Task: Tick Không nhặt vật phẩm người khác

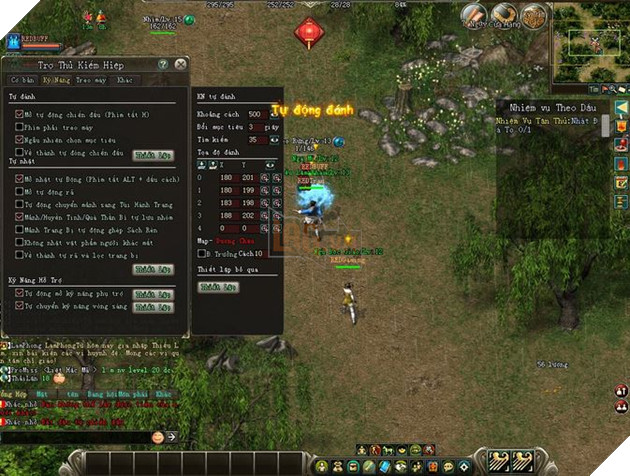Action: [19, 241]
